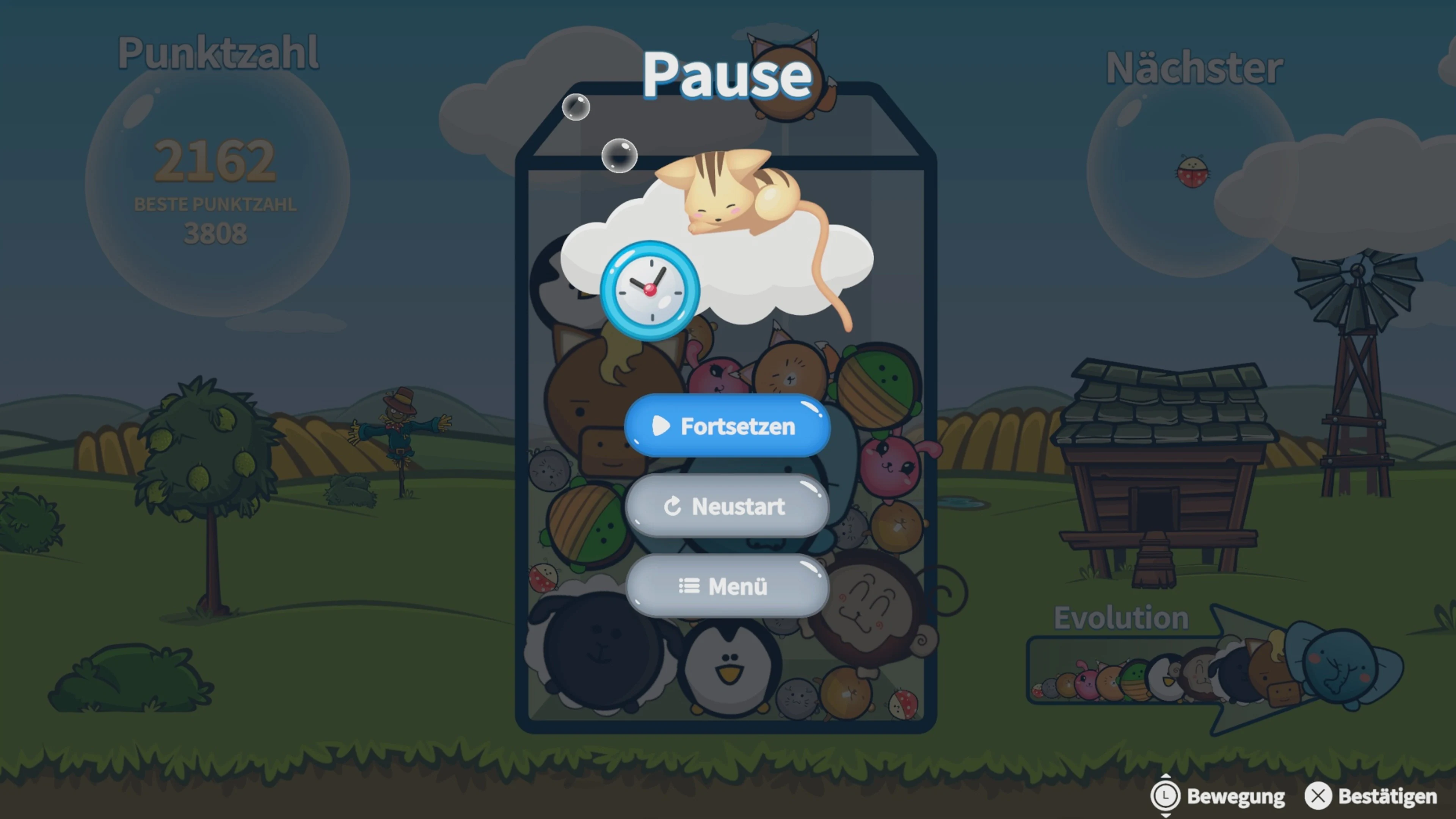Click the restart arrow icon on Neustart
This screenshot has width=1456, height=819.
click(674, 507)
